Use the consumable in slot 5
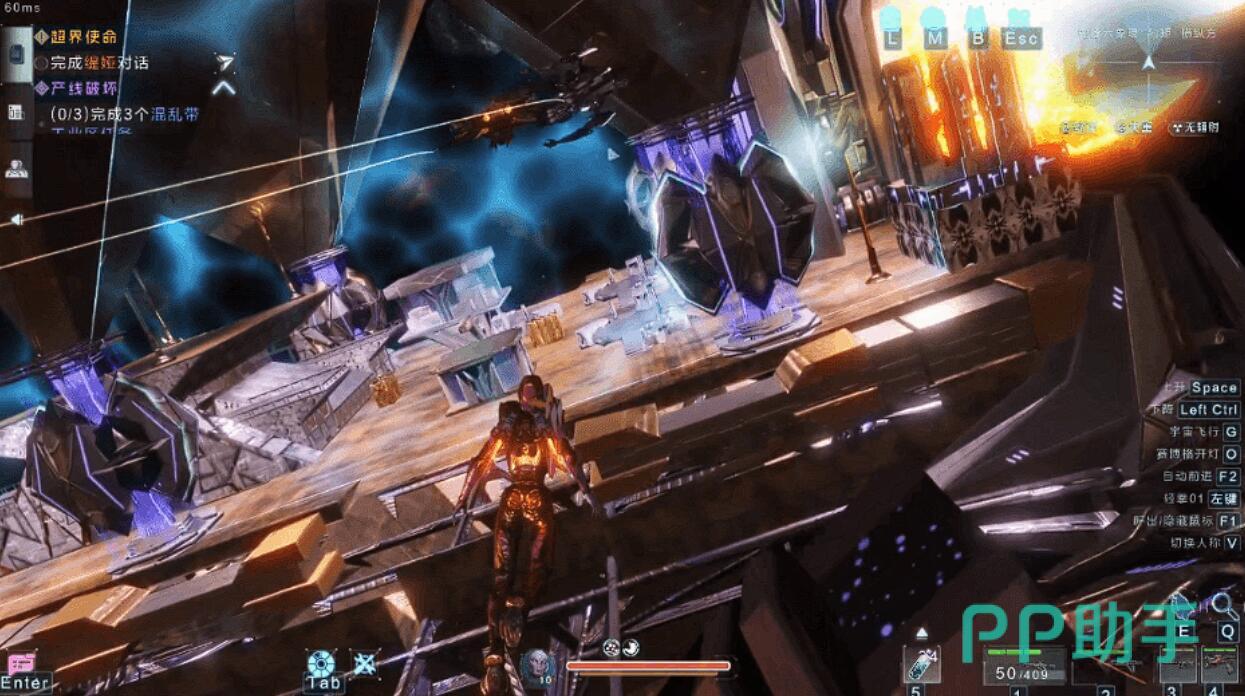This screenshot has width=1245, height=696. (x=920, y=665)
